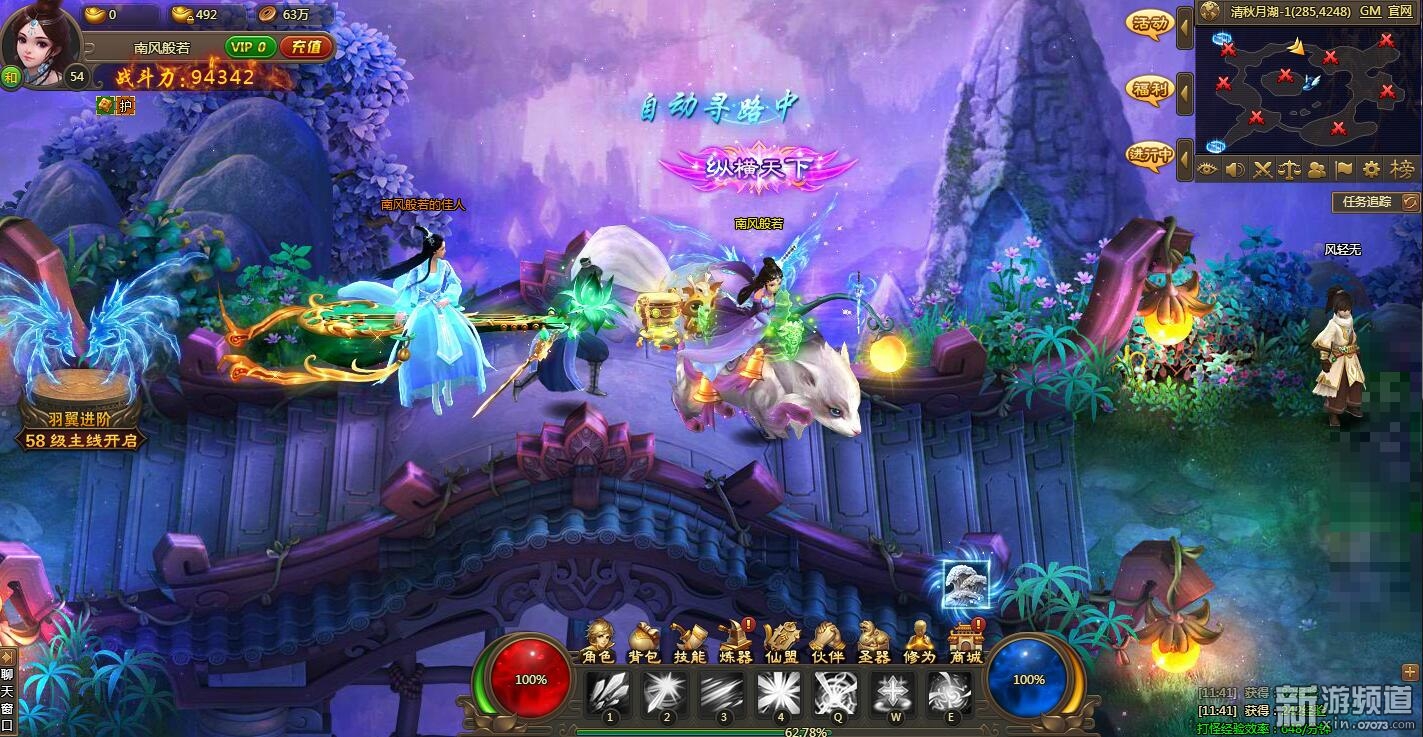Toggle sound with the speaker icon
This screenshot has height=737, width=1423.
(1235, 169)
